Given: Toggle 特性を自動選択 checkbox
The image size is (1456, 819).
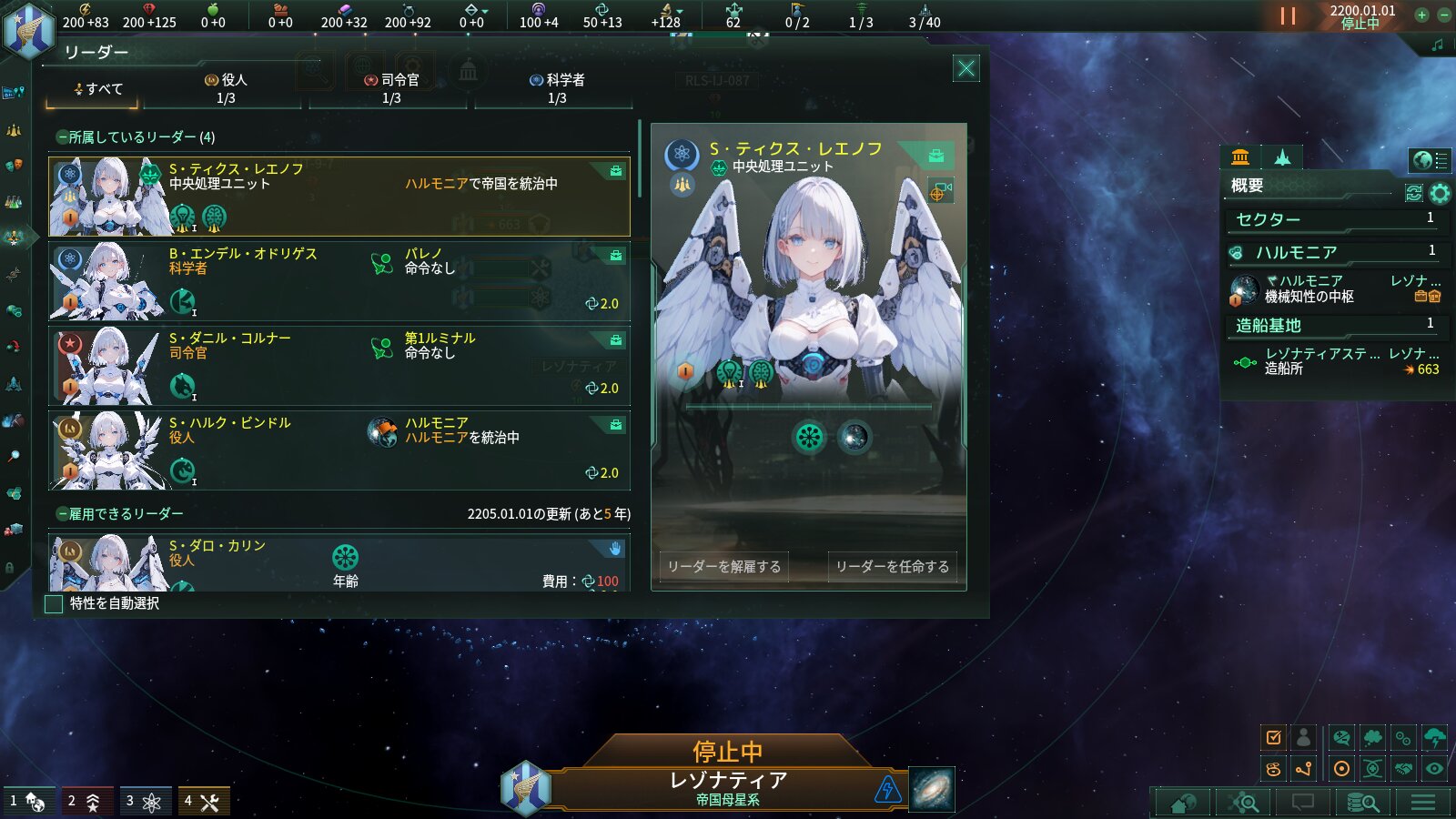Looking at the screenshot, I should click(55, 603).
